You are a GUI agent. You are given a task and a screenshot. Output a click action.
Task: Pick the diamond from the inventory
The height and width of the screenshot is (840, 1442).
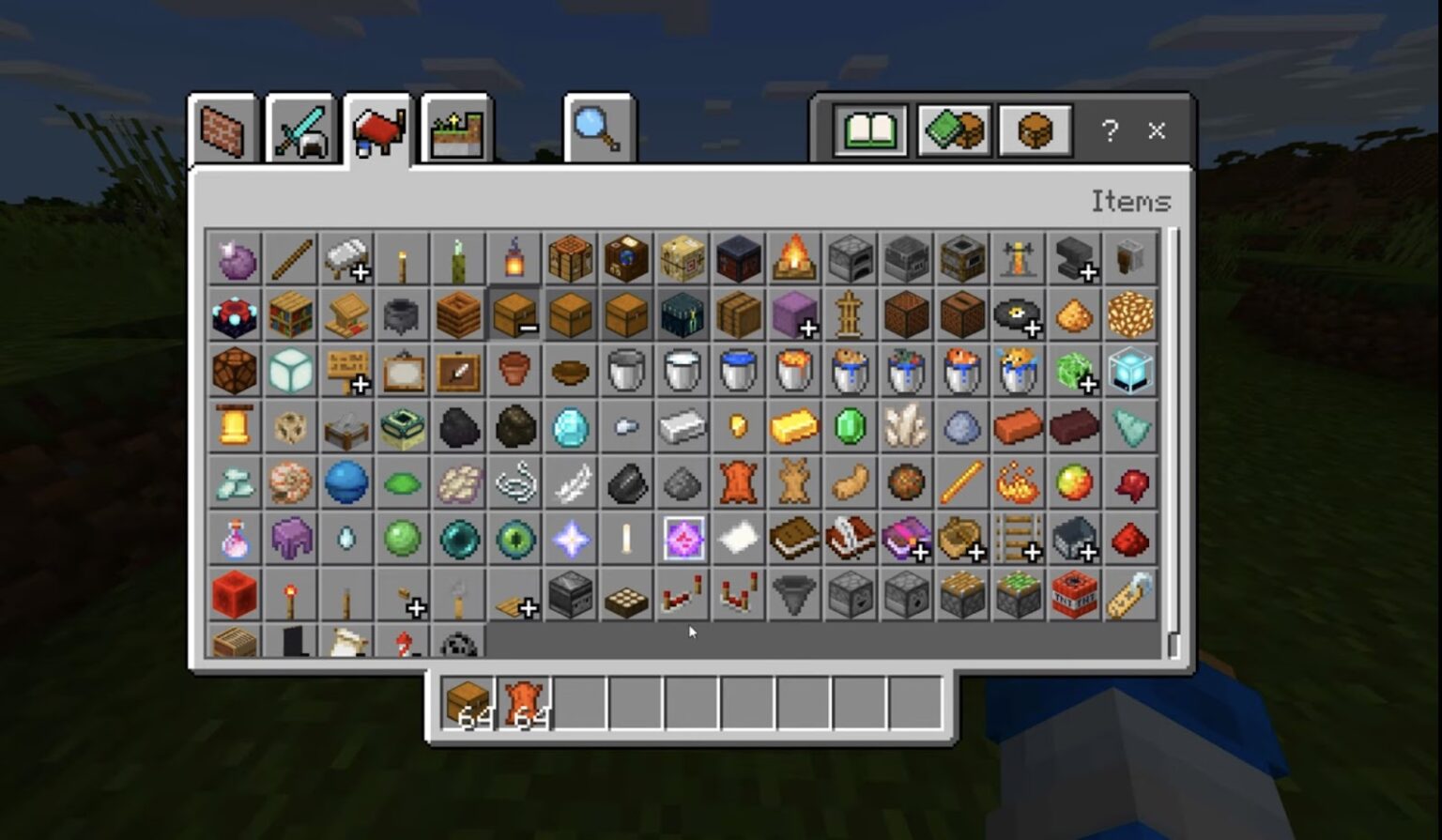point(571,425)
